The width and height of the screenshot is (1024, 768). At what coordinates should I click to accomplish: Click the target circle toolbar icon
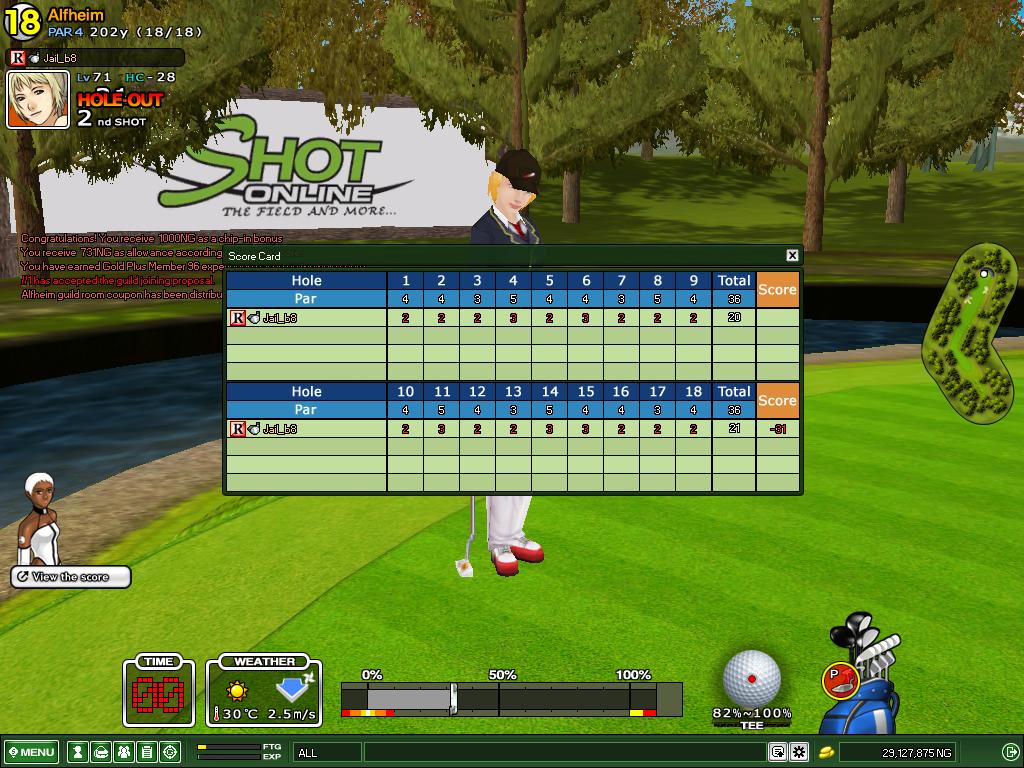[170, 752]
